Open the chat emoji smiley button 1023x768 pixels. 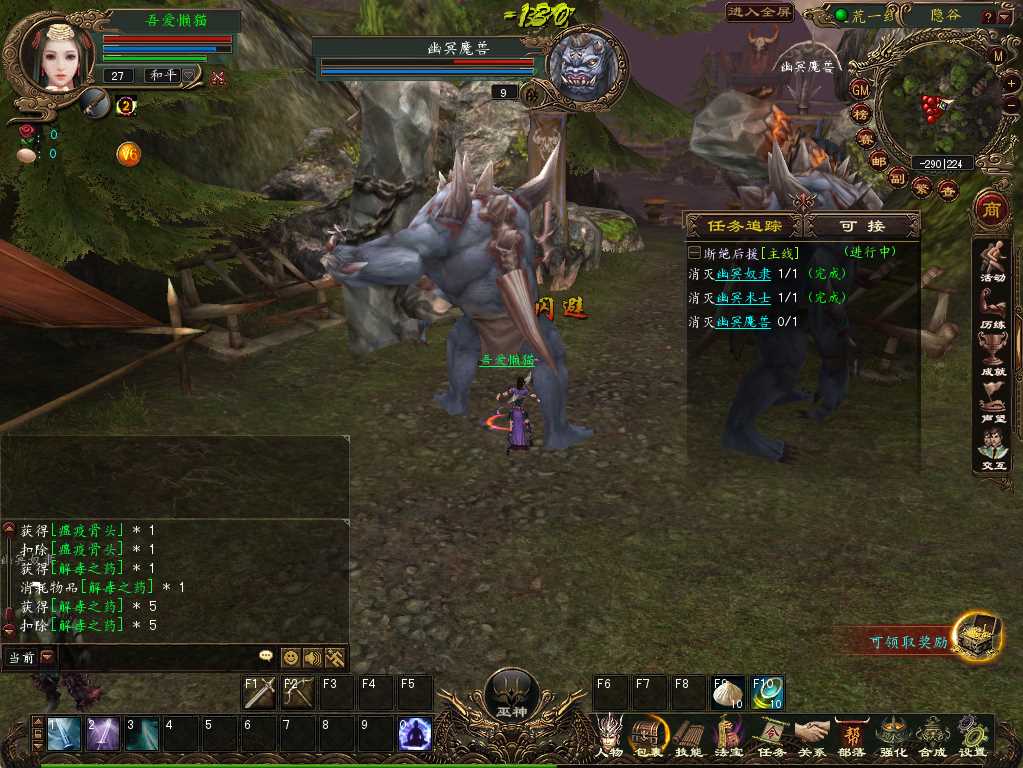[291, 657]
